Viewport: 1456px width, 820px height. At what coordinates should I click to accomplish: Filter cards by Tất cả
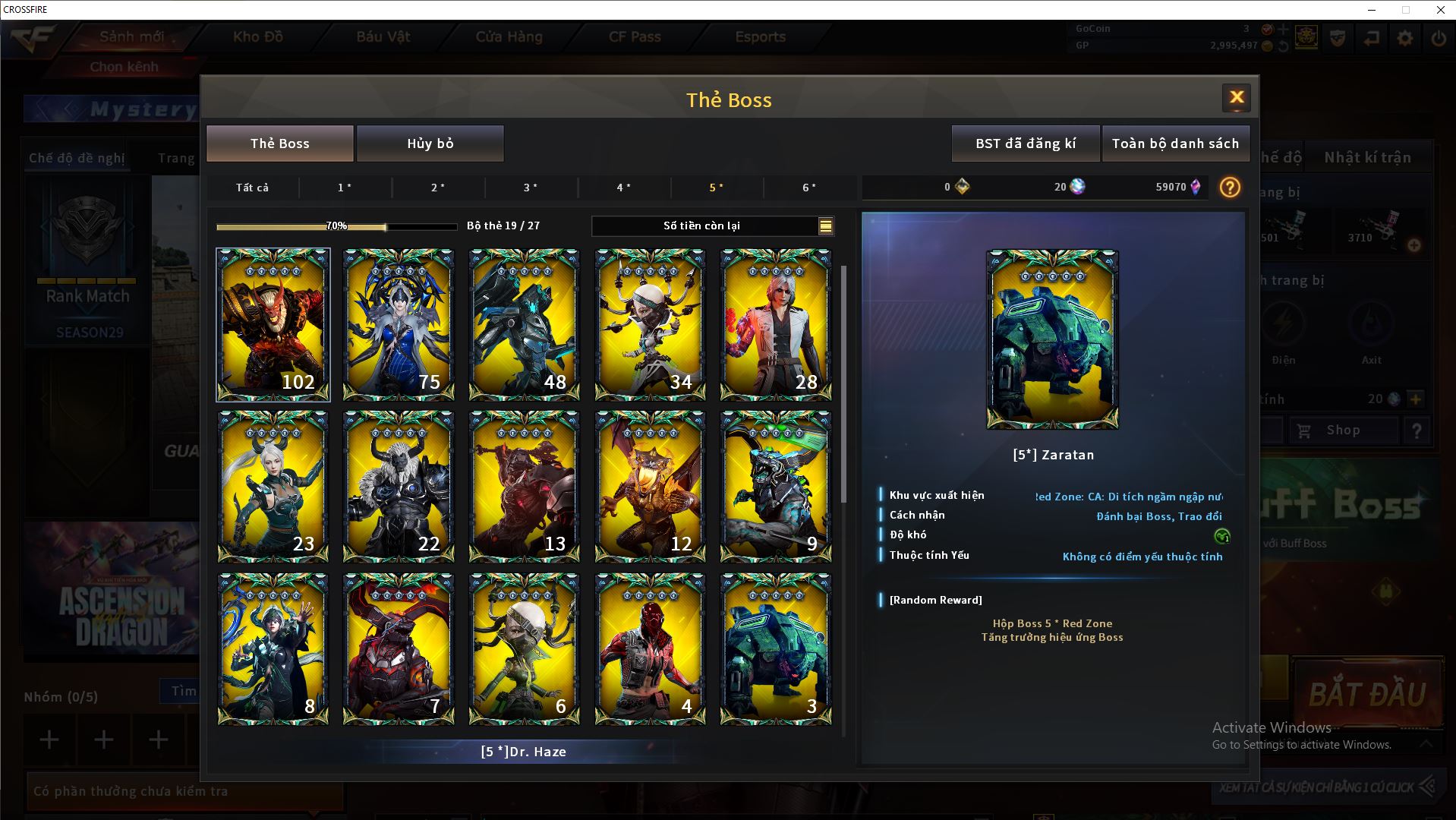tap(252, 188)
